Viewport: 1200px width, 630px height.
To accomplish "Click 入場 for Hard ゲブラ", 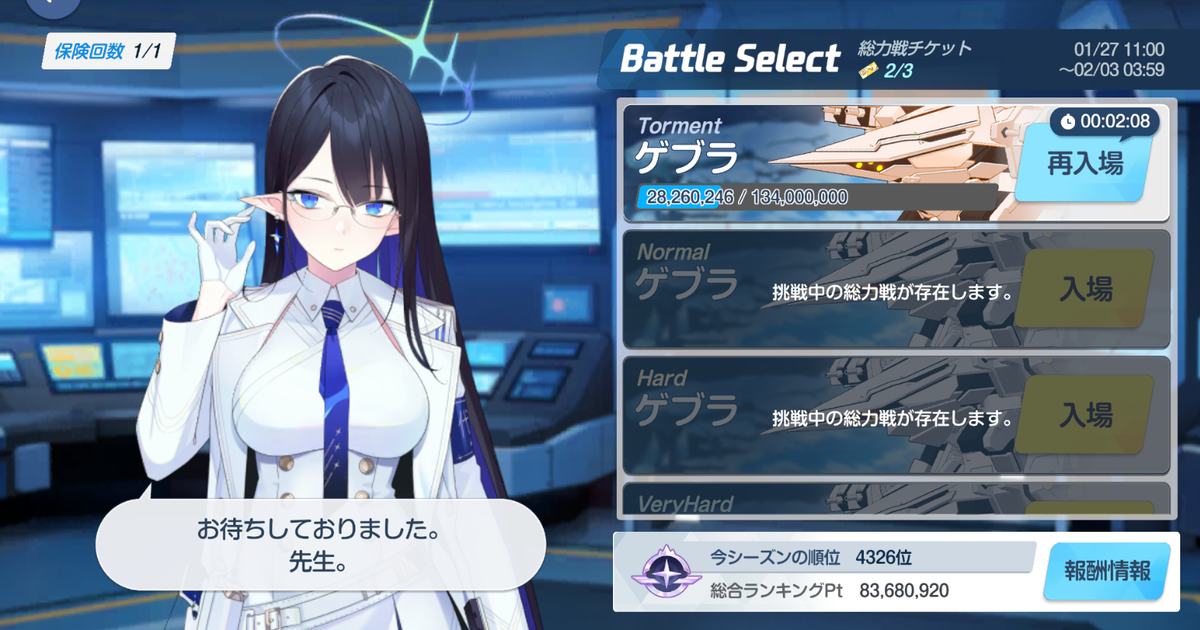I will (x=1085, y=414).
